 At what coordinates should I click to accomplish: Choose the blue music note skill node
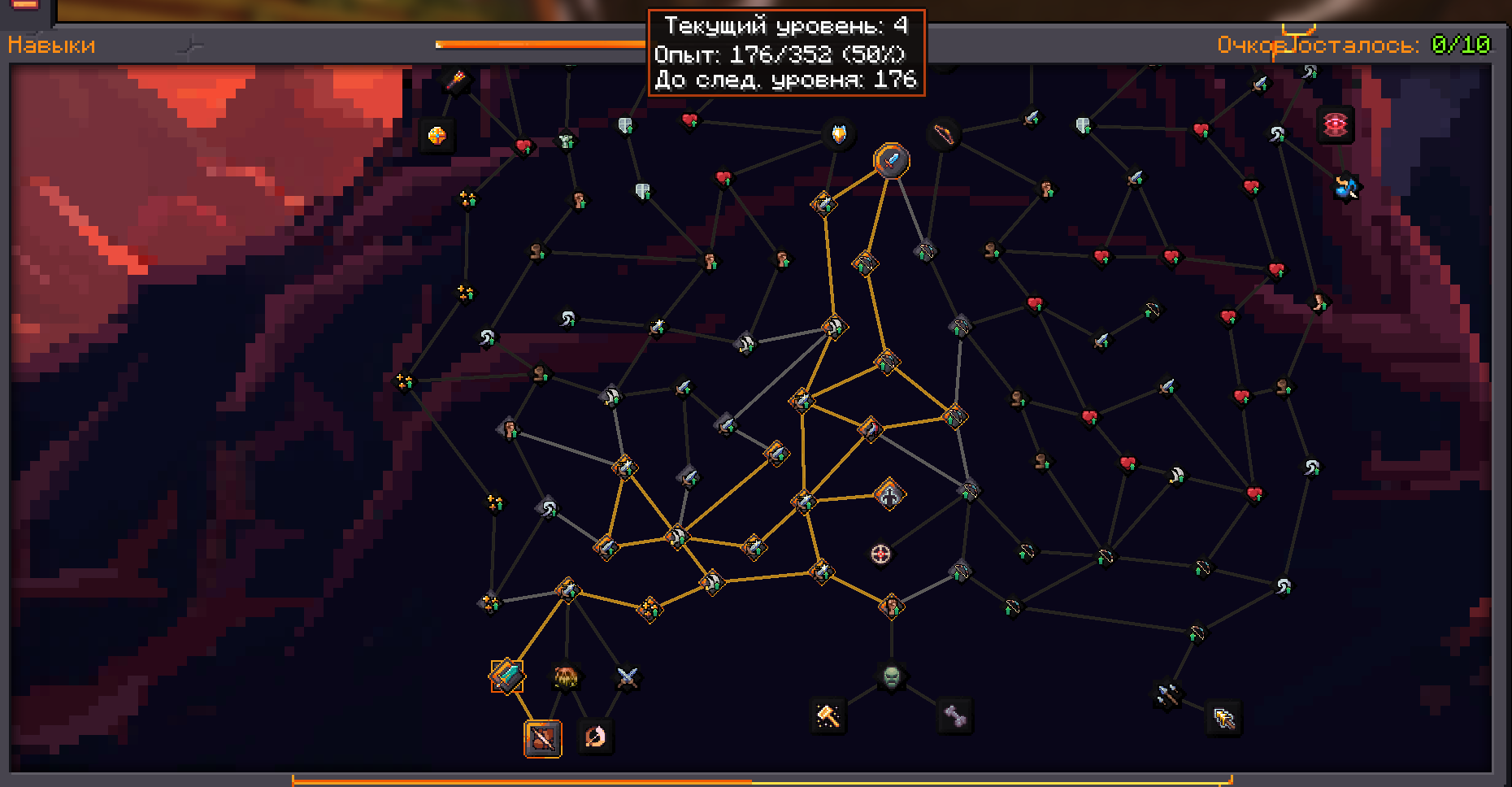pos(1345,188)
